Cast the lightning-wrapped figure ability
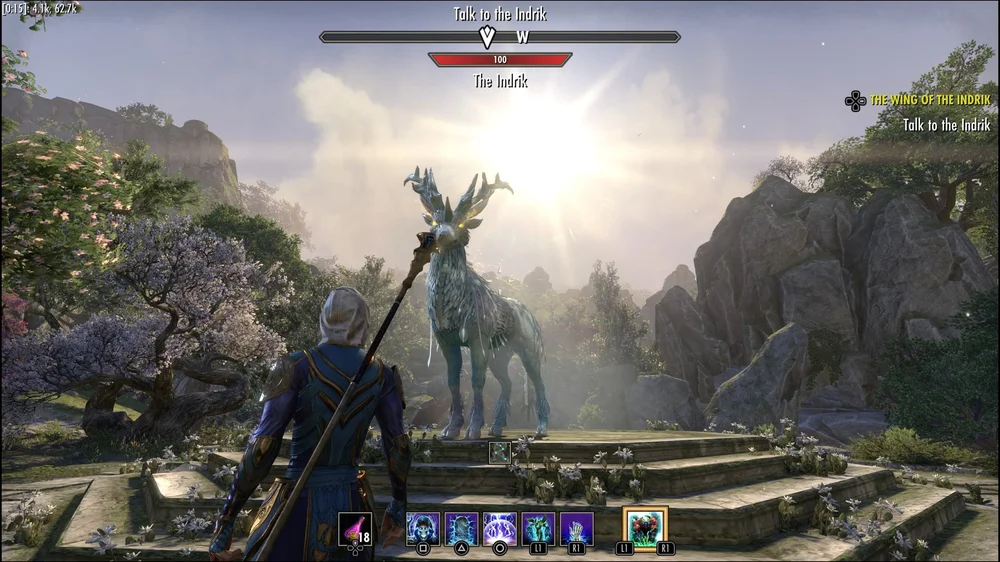This screenshot has height=562, width=1000. 461,528
